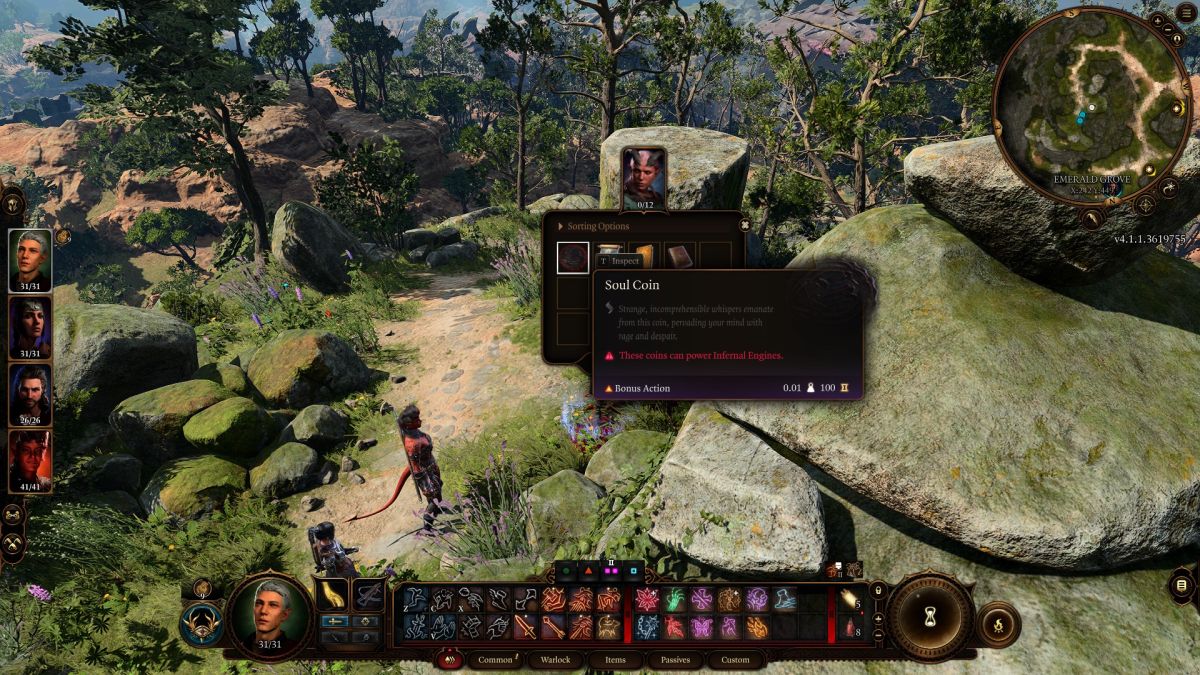Select the red tiefling party portrait
The width and height of the screenshot is (1200, 675).
tap(30, 459)
